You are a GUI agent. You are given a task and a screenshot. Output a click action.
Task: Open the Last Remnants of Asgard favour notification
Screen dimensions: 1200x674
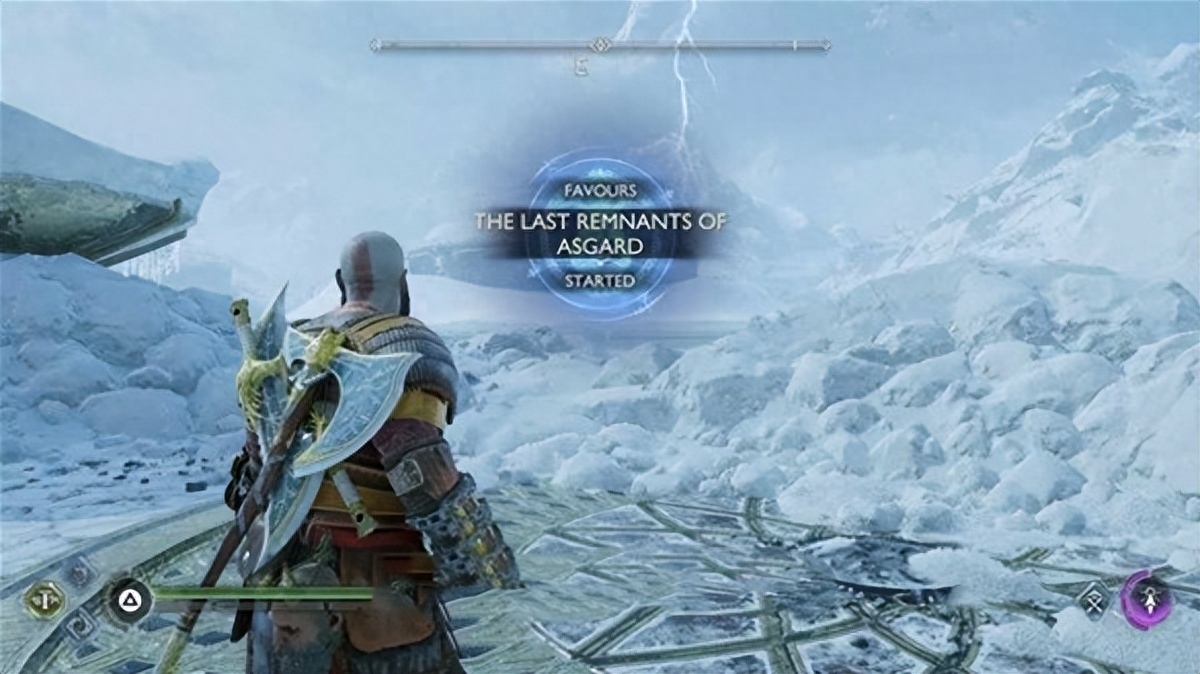[600, 233]
